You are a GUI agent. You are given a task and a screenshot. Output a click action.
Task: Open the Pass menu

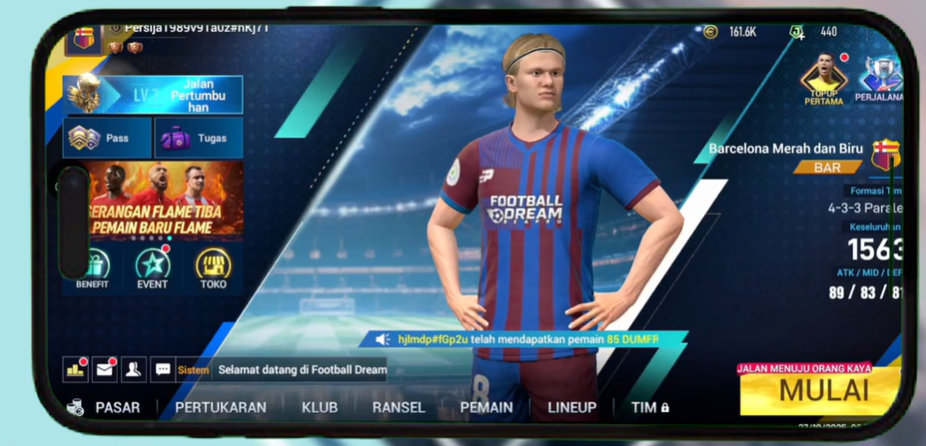click(107, 138)
